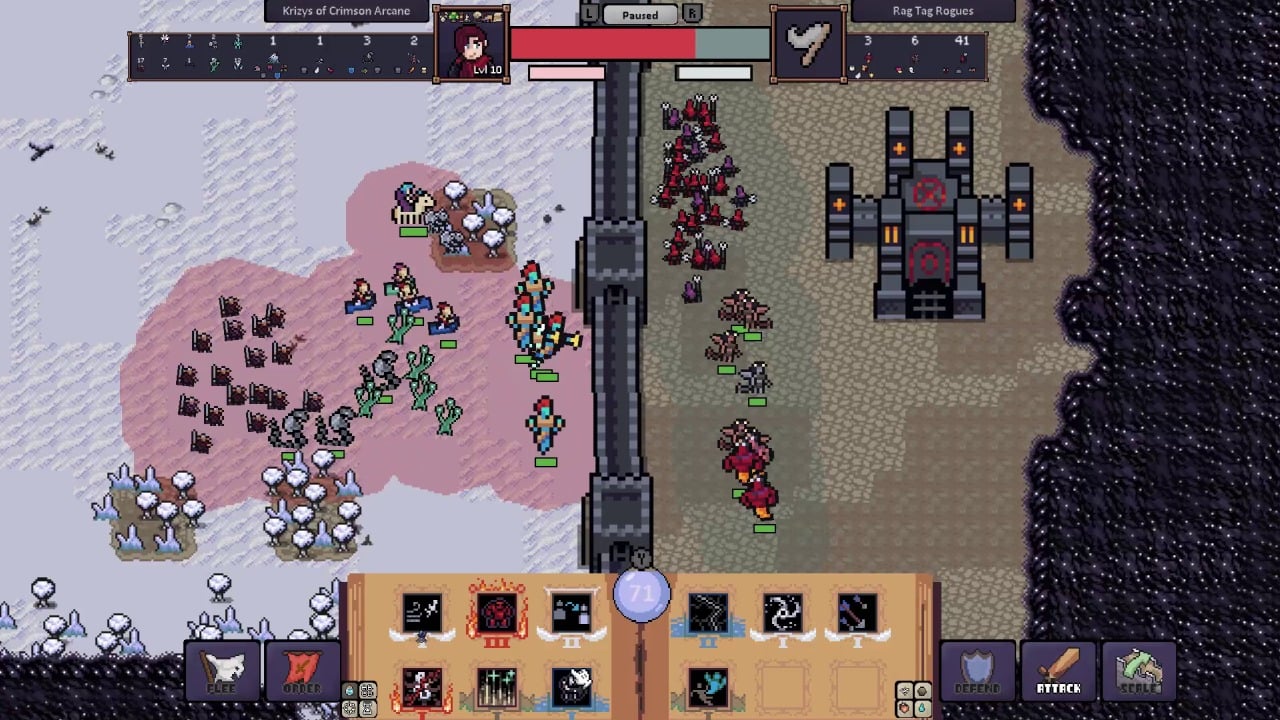The height and width of the screenshot is (720, 1280).
Task: Toggle the R shoulder page indicator
Action: 691,14
